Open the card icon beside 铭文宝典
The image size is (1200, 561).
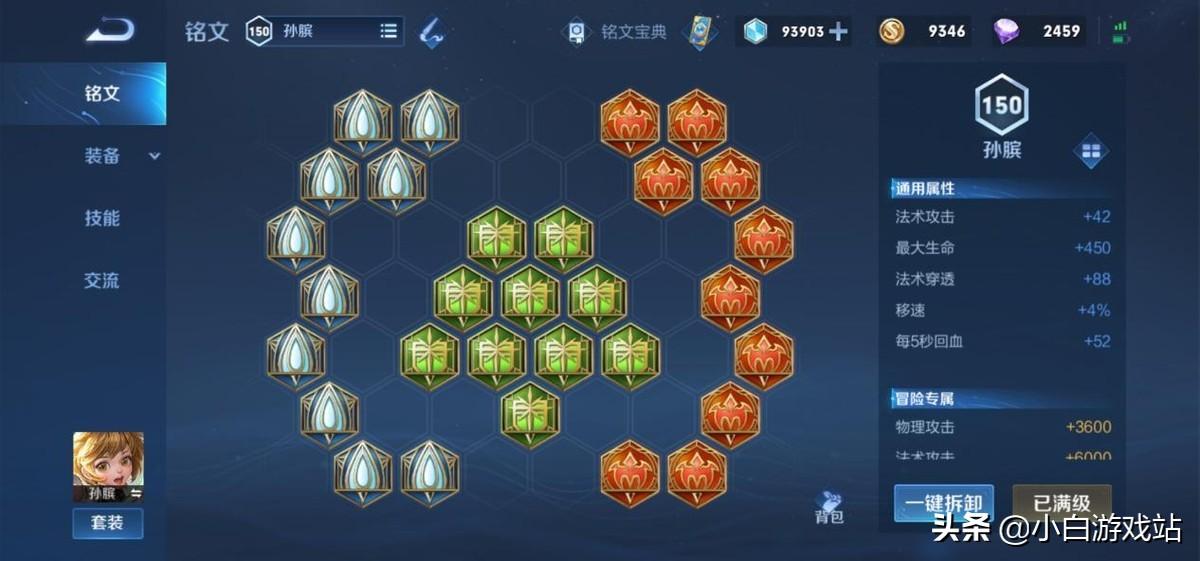click(701, 31)
